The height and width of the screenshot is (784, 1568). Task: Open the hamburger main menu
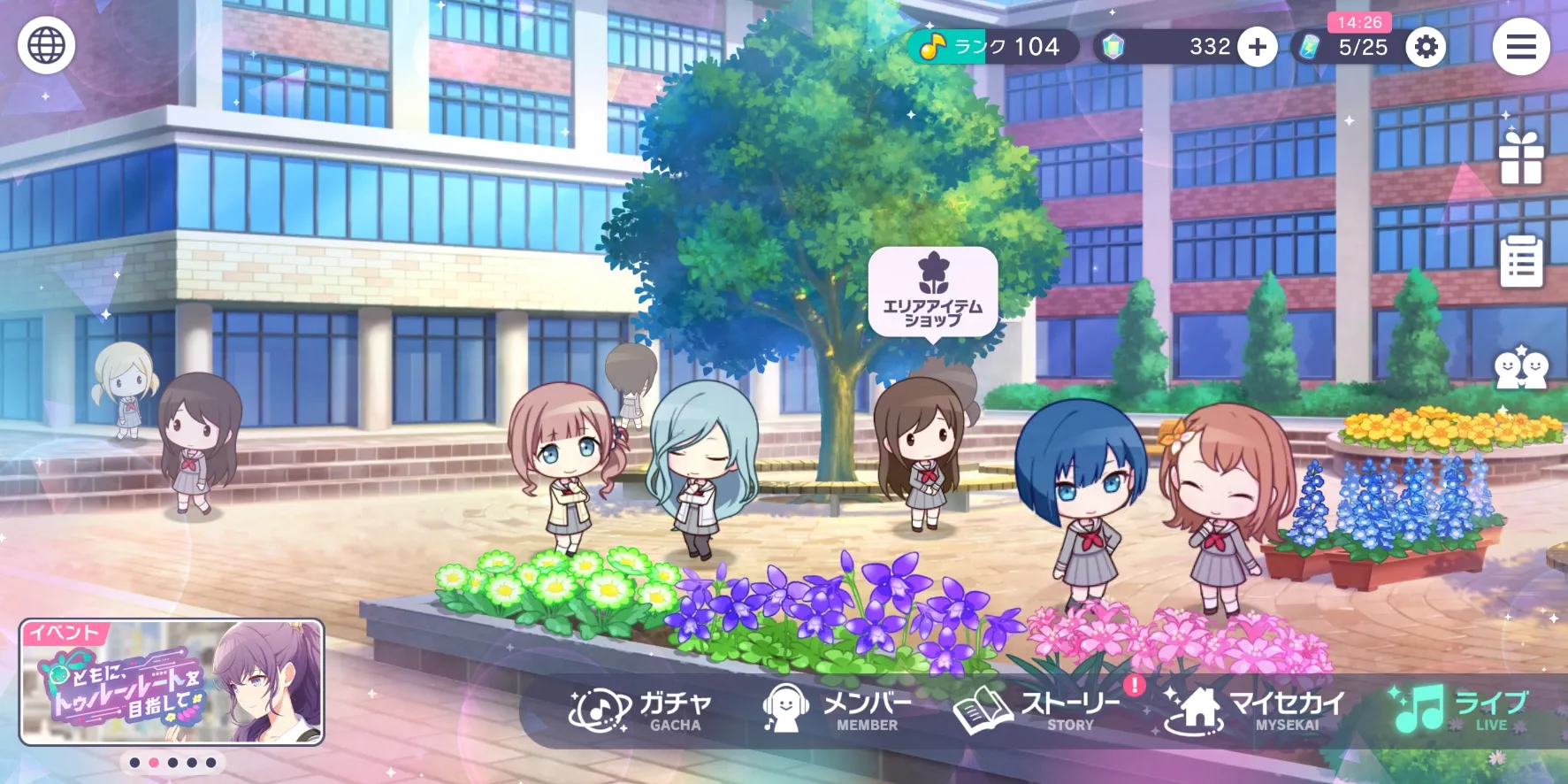(x=1520, y=47)
